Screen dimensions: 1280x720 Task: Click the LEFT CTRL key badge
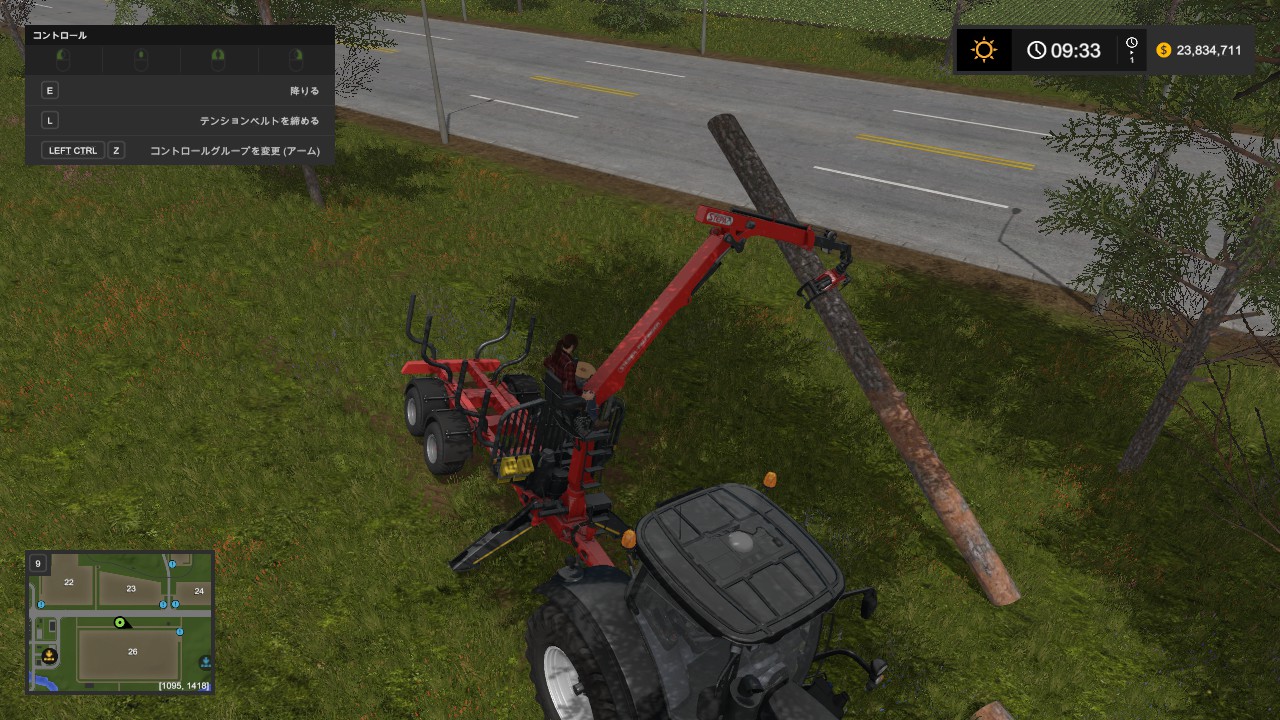73,150
